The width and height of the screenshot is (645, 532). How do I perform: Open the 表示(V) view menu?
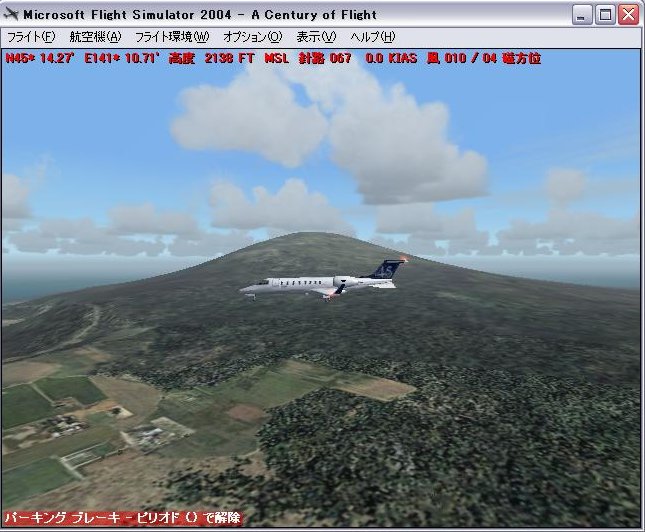[315, 37]
